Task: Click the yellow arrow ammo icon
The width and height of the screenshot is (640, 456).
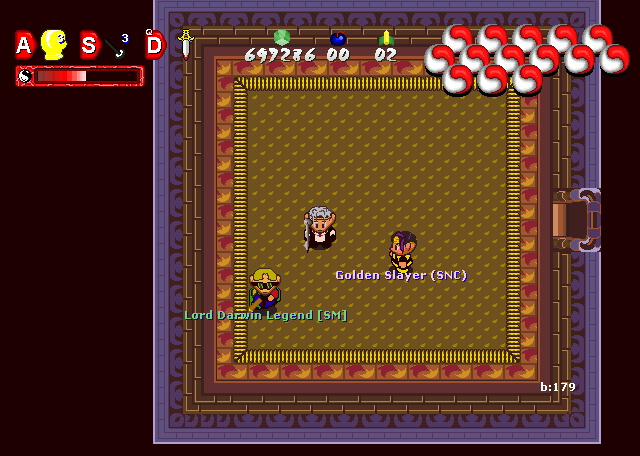Action: [x=386, y=39]
